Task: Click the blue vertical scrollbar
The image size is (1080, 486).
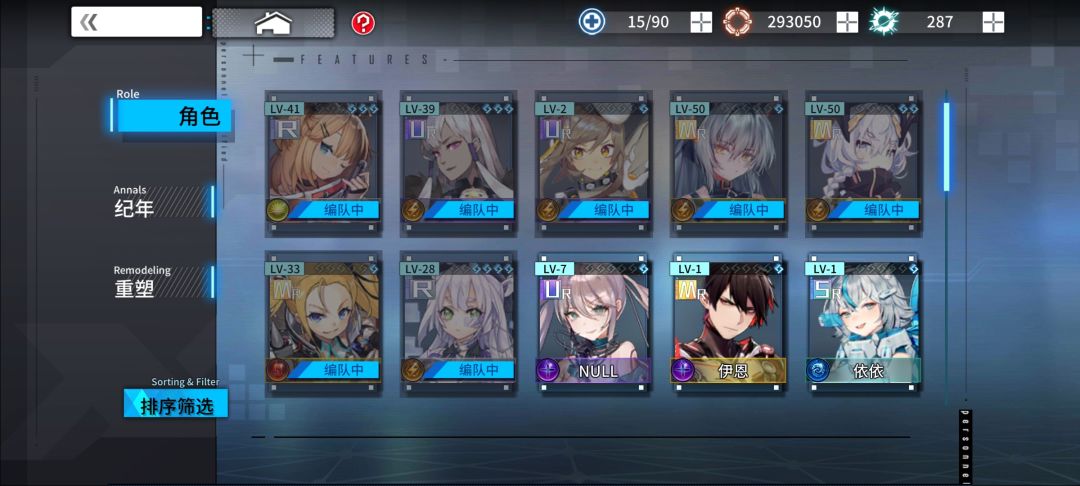Action: 946,145
